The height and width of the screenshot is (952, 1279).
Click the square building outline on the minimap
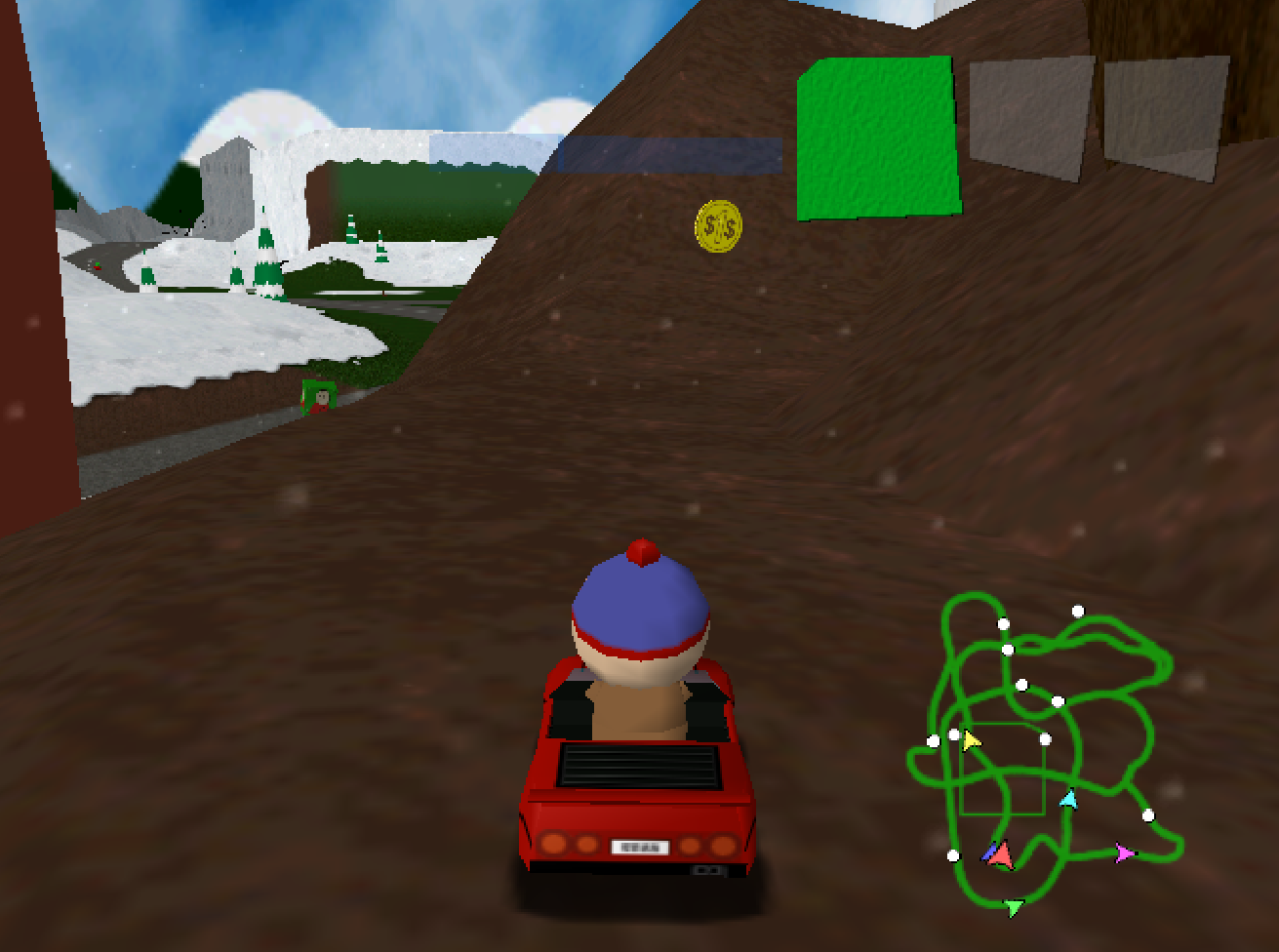click(1004, 771)
